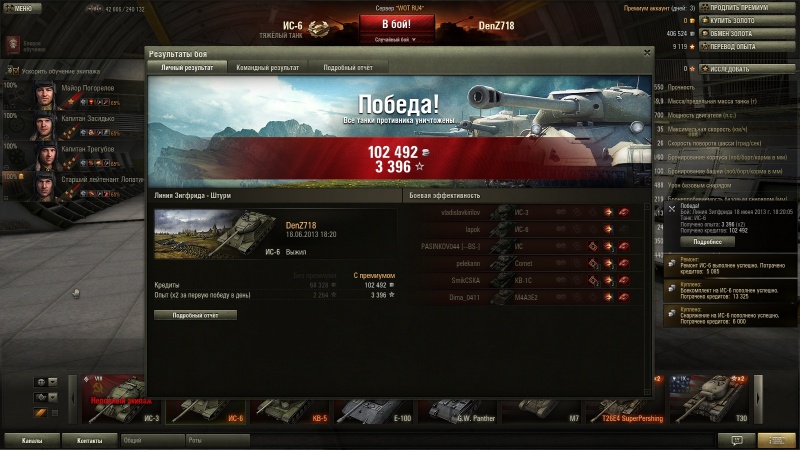Open the Контакты contacts button
The height and width of the screenshot is (450, 800).
90,440
